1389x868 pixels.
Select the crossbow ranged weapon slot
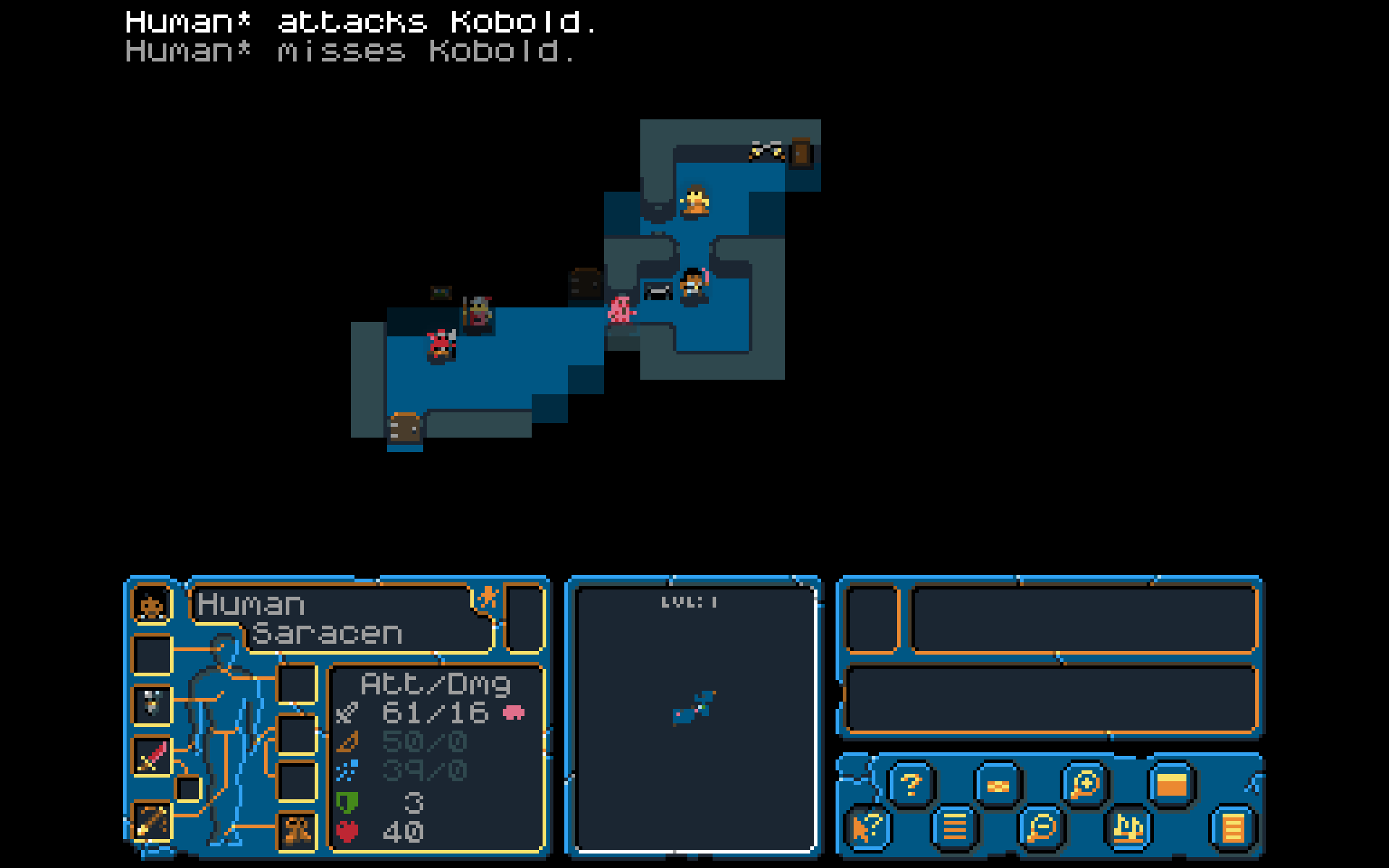pyautogui.click(x=152, y=821)
